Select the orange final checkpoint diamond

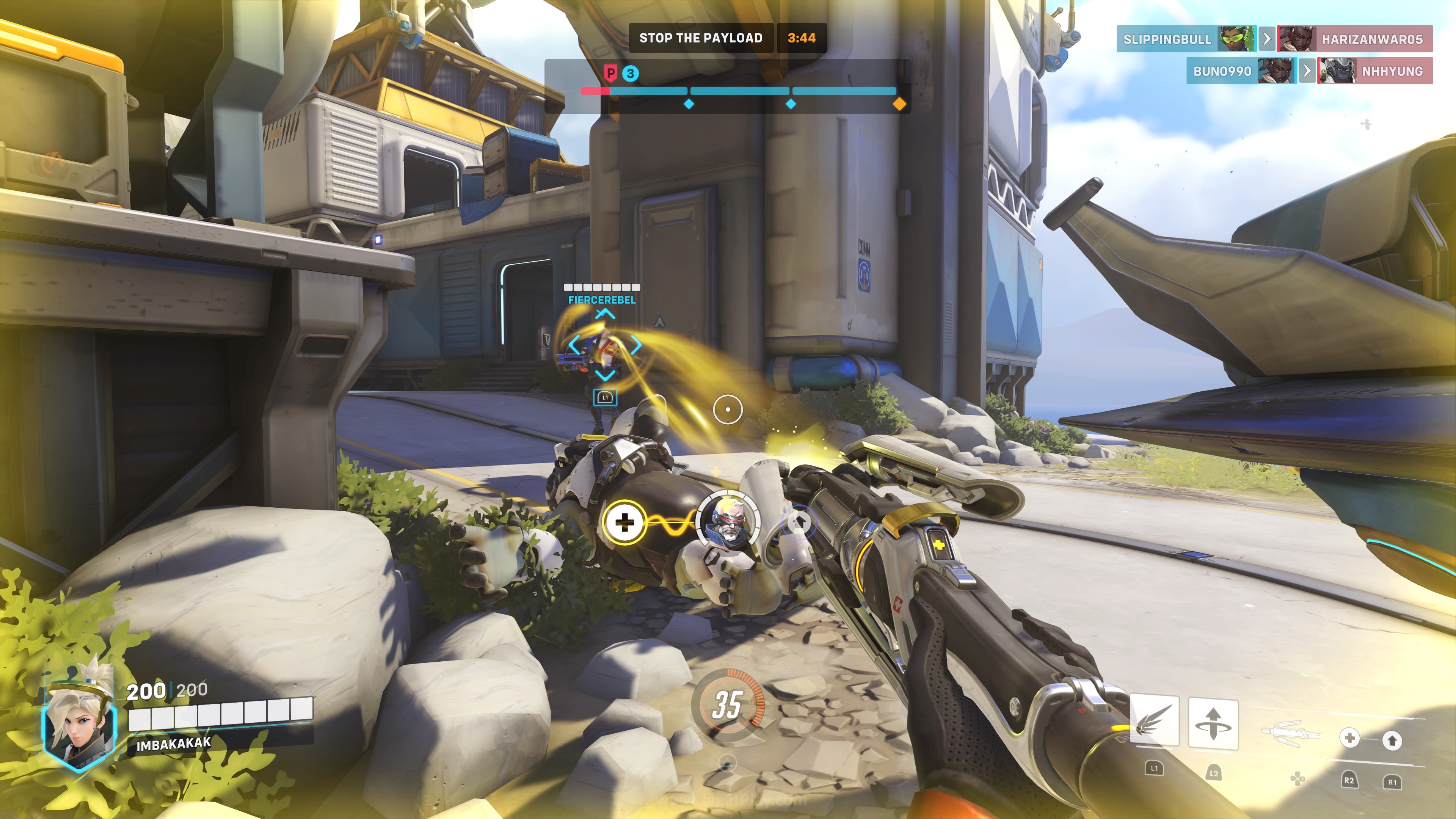(899, 104)
